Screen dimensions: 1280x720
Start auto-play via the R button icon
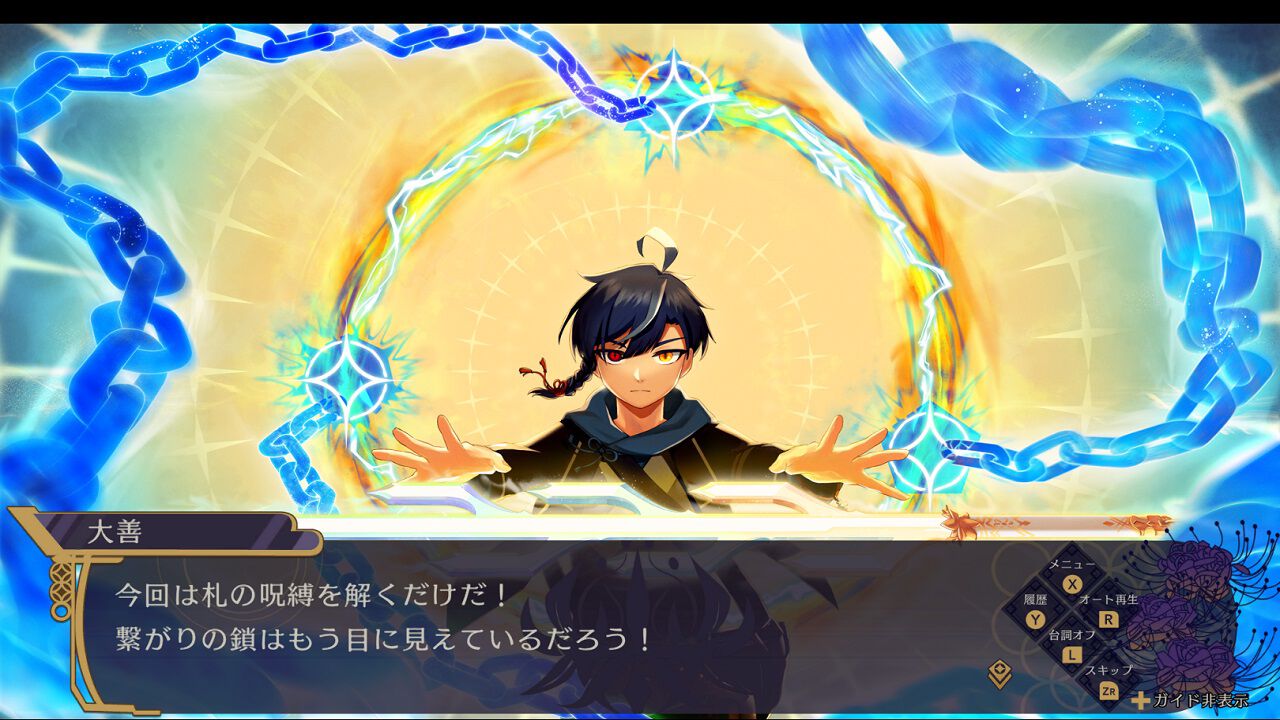point(1107,619)
